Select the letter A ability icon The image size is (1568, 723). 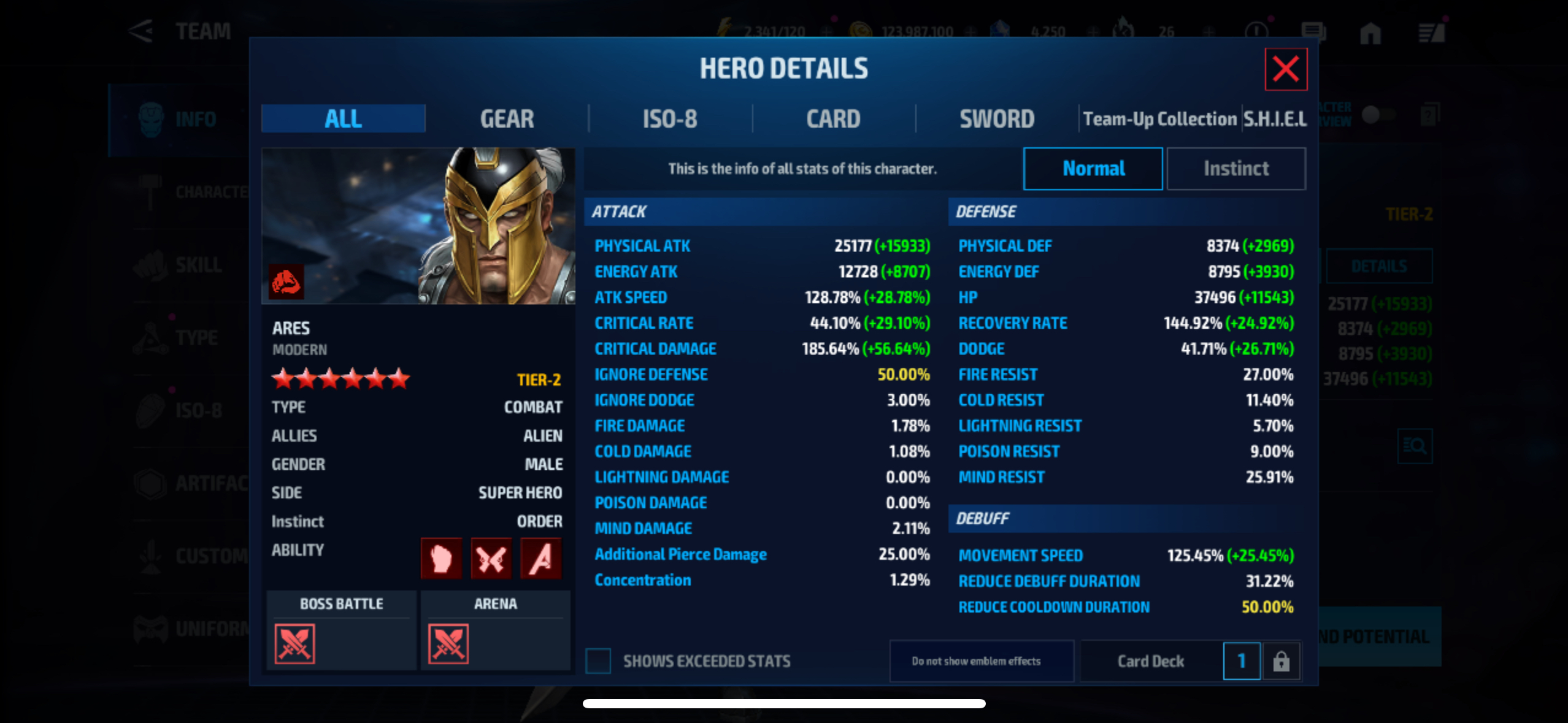(540, 558)
